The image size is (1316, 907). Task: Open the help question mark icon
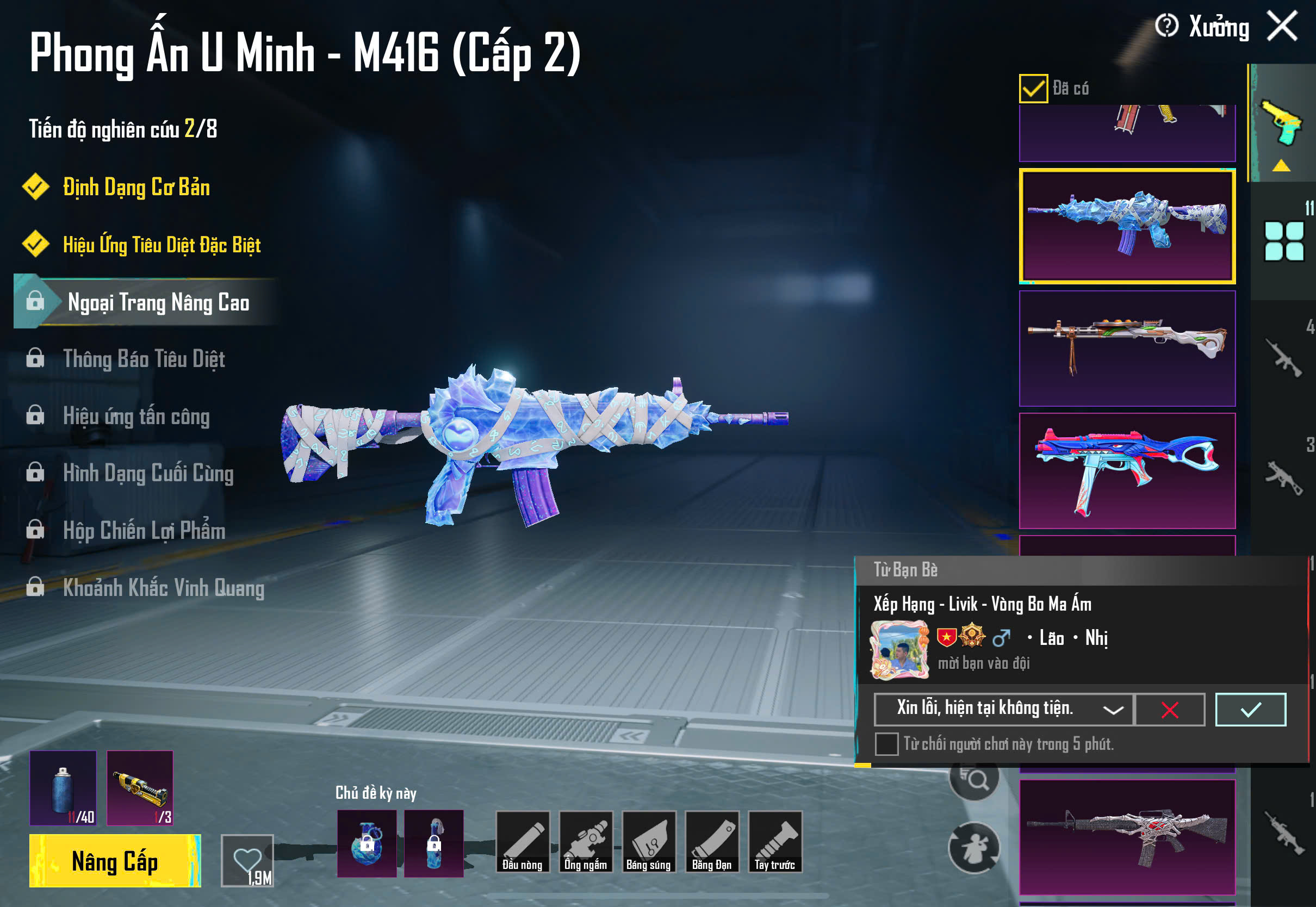click(1166, 26)
